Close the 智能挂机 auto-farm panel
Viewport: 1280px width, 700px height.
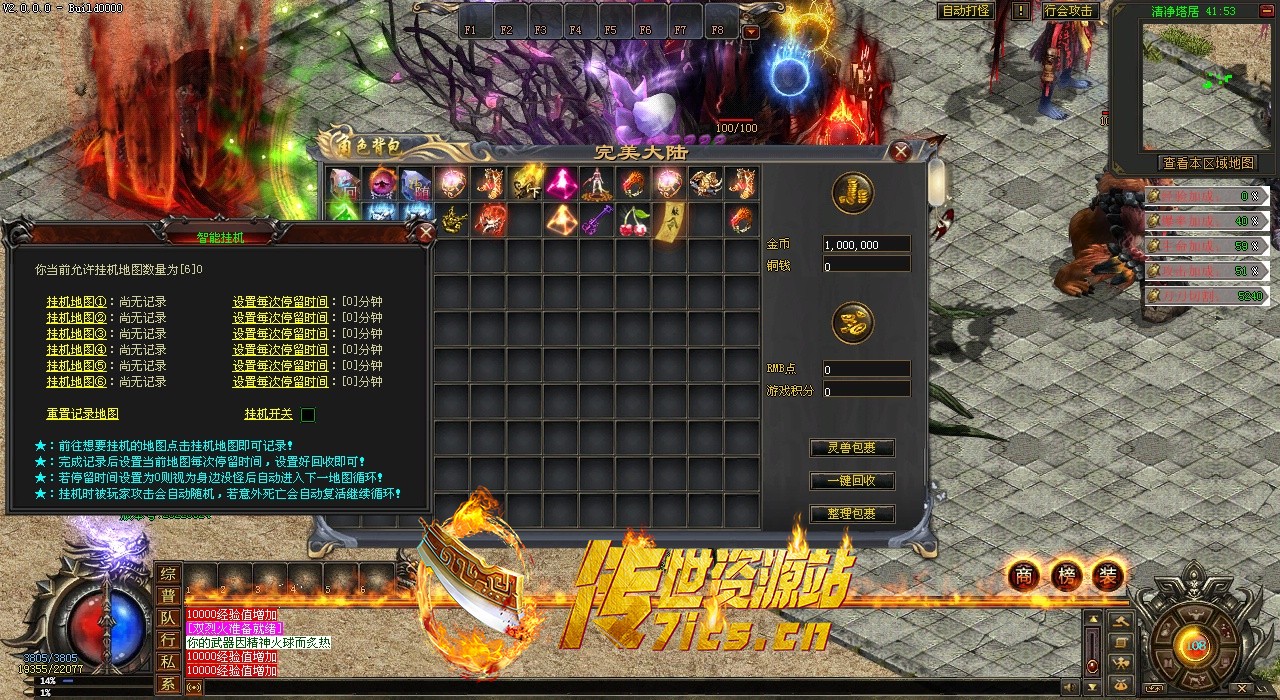426,234
